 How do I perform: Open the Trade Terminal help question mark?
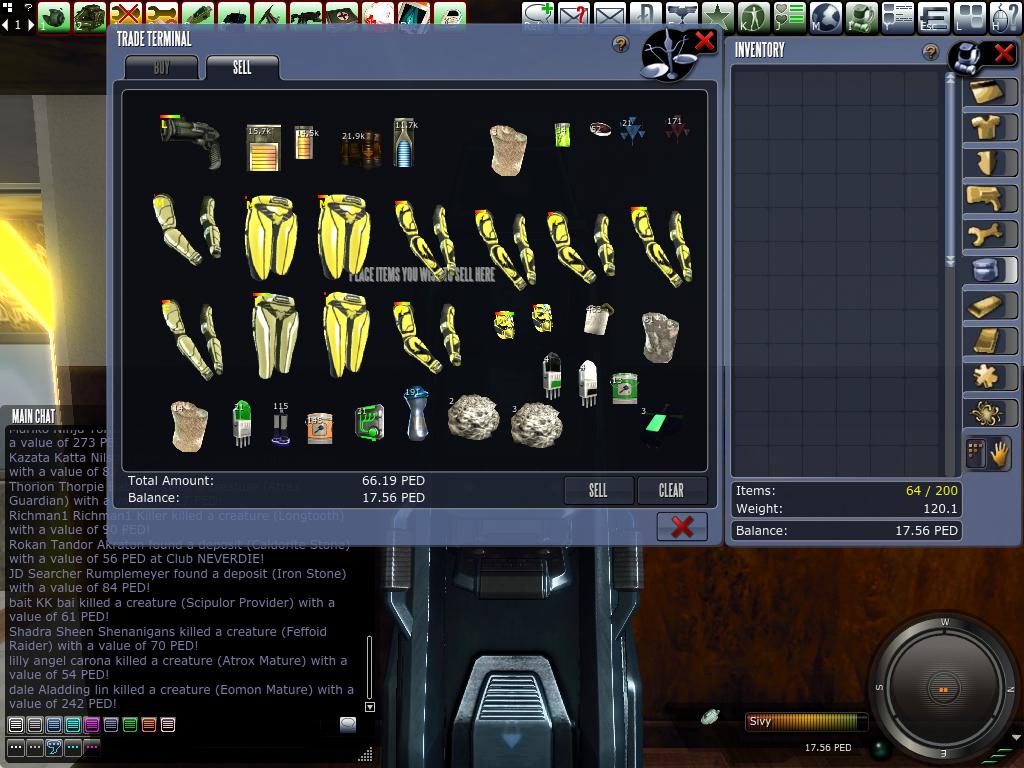[621, 44]
